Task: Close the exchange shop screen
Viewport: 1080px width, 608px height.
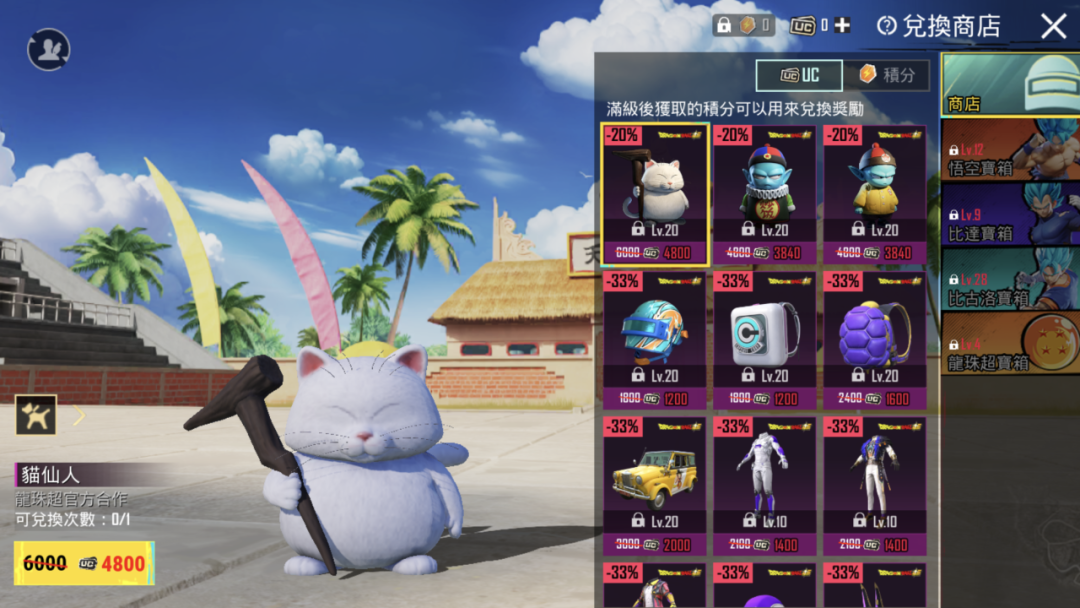Action: tap(1053, 26)
